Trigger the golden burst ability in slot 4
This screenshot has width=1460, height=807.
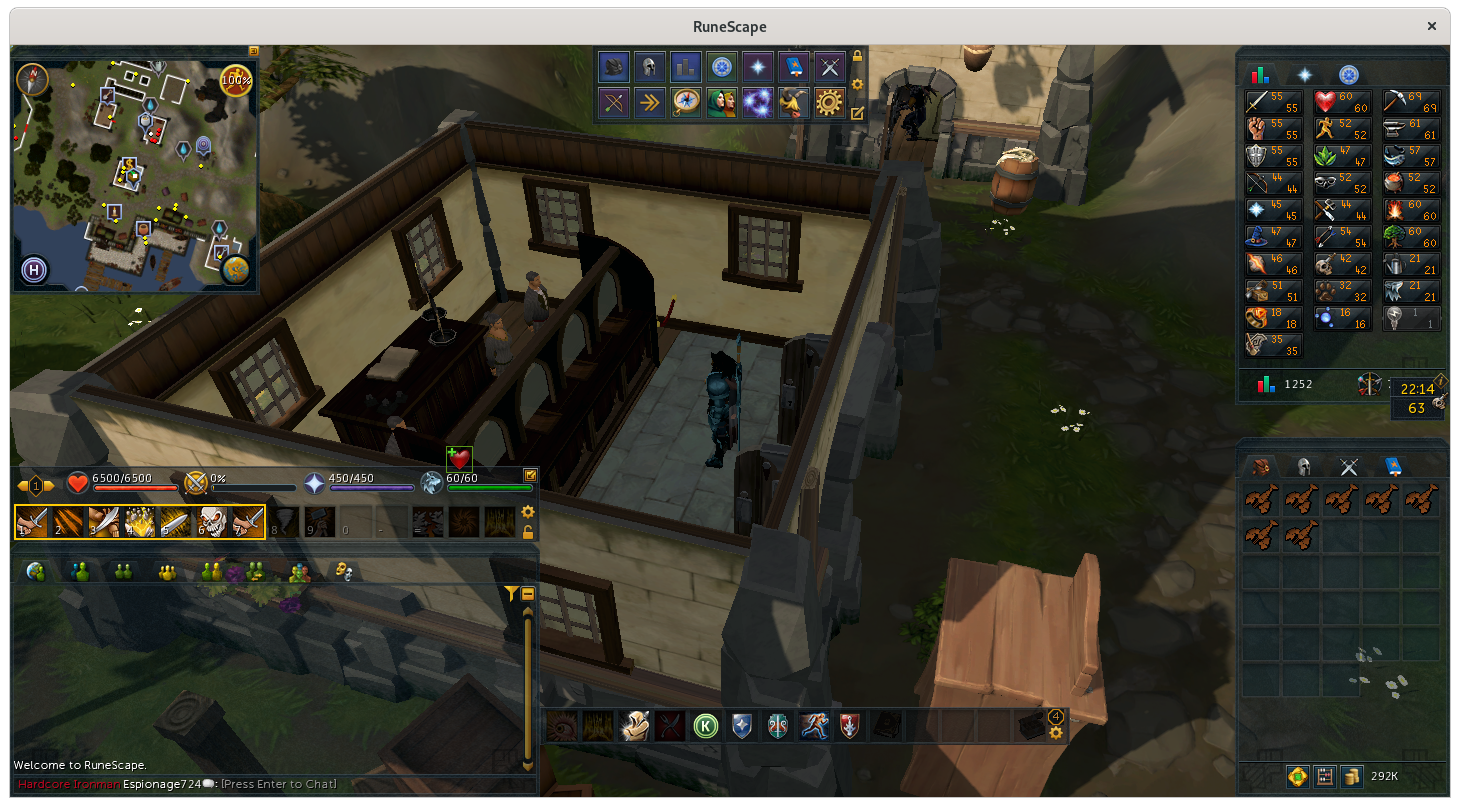138,522
